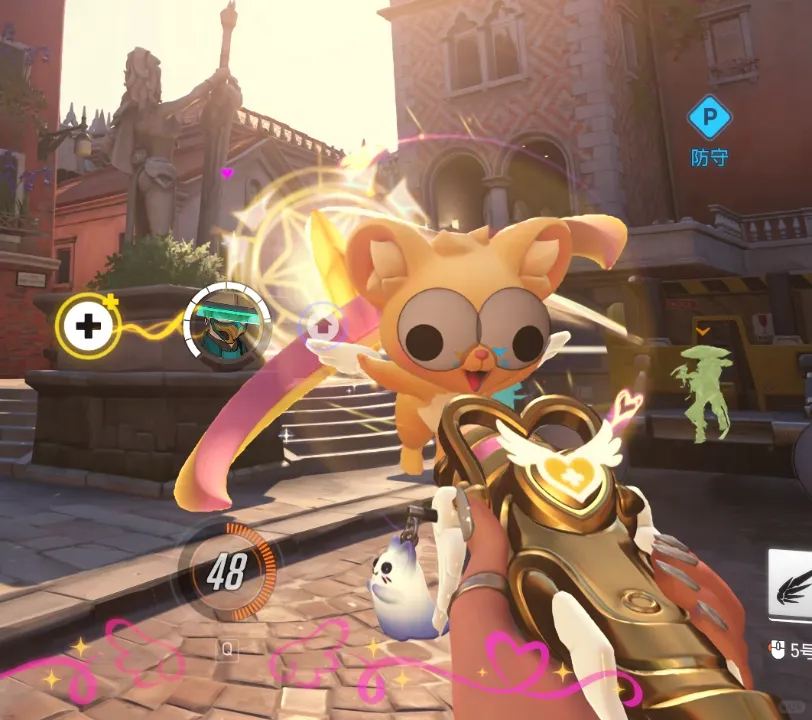The height and width of the screenshot is (720, 812).
Task: Click the faint purple up-arrow icon
Action: pos(322,324)
